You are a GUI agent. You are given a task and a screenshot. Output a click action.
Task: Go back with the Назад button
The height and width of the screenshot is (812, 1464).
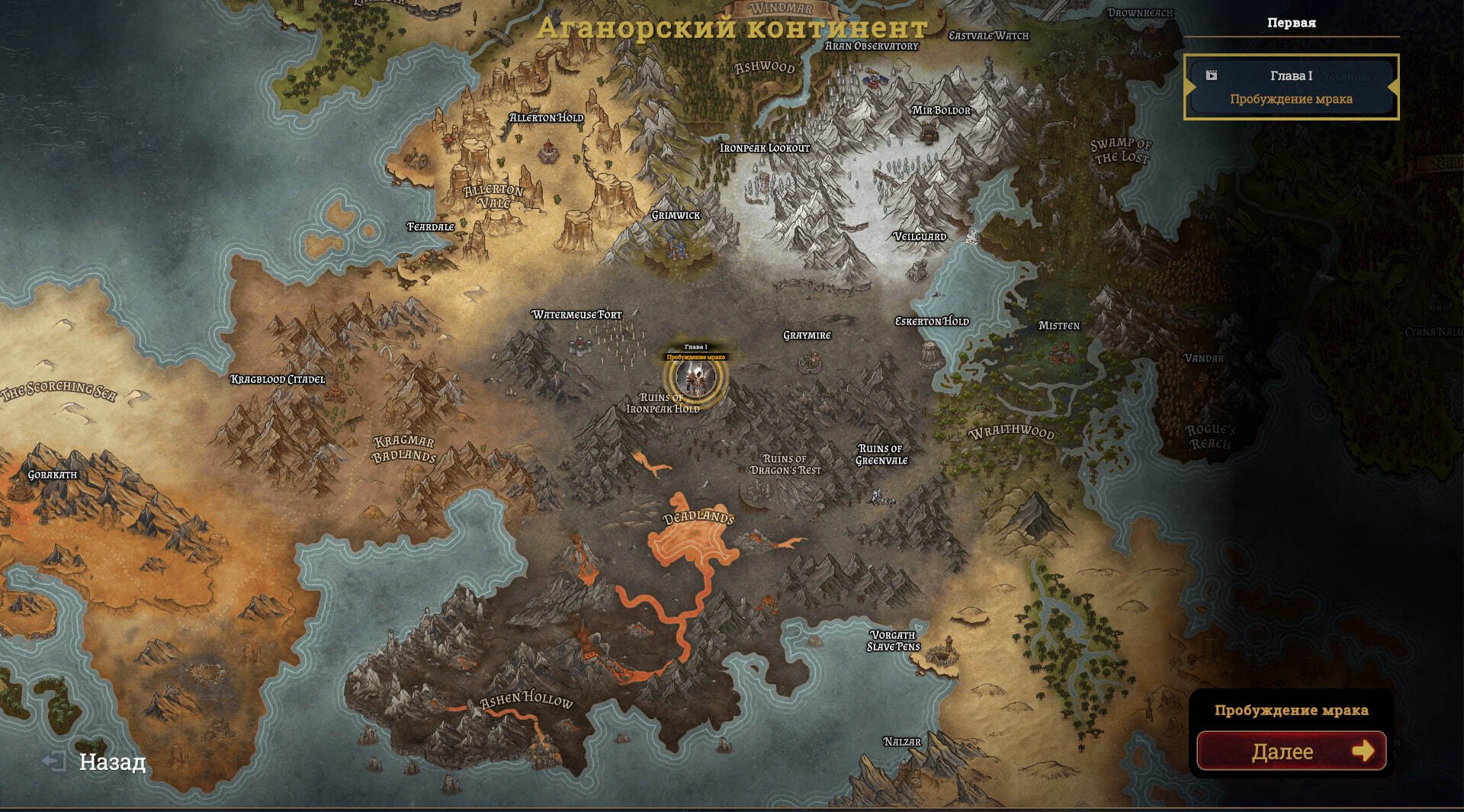coord(95,762)
